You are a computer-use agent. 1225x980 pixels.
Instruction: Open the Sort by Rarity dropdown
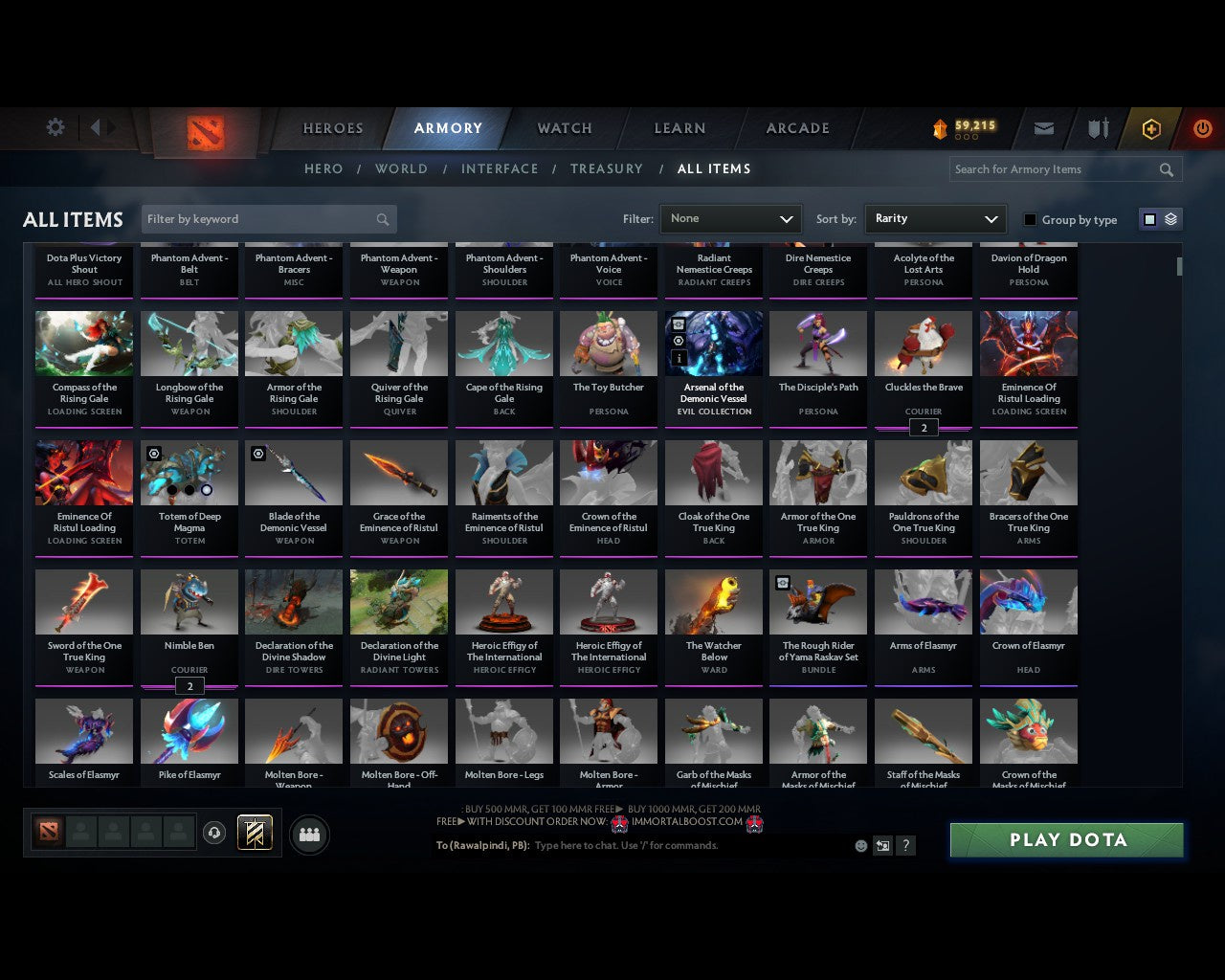[x=935, y=218]
